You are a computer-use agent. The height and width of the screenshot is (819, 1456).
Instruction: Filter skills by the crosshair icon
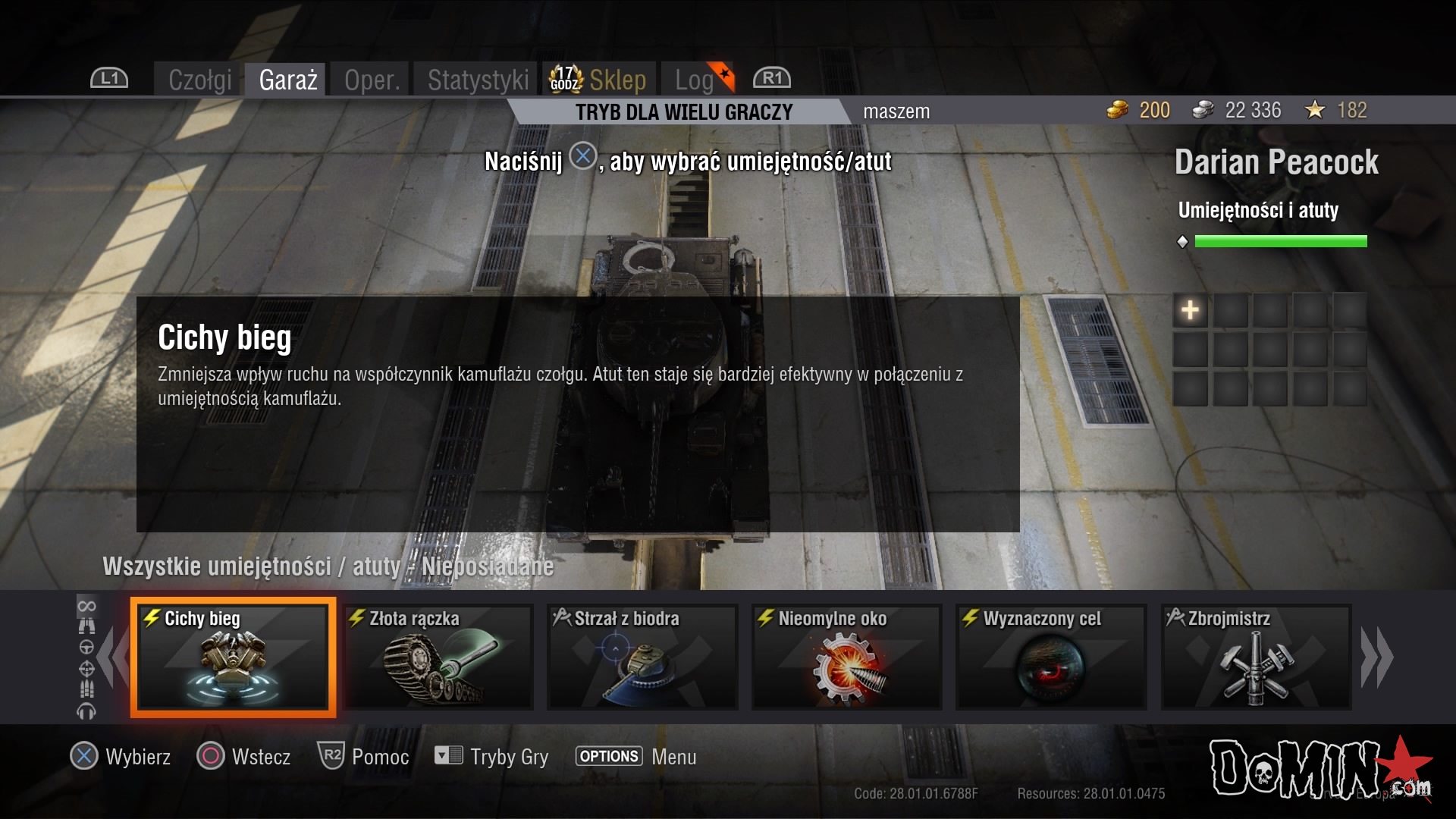click(x=86, y=669)
